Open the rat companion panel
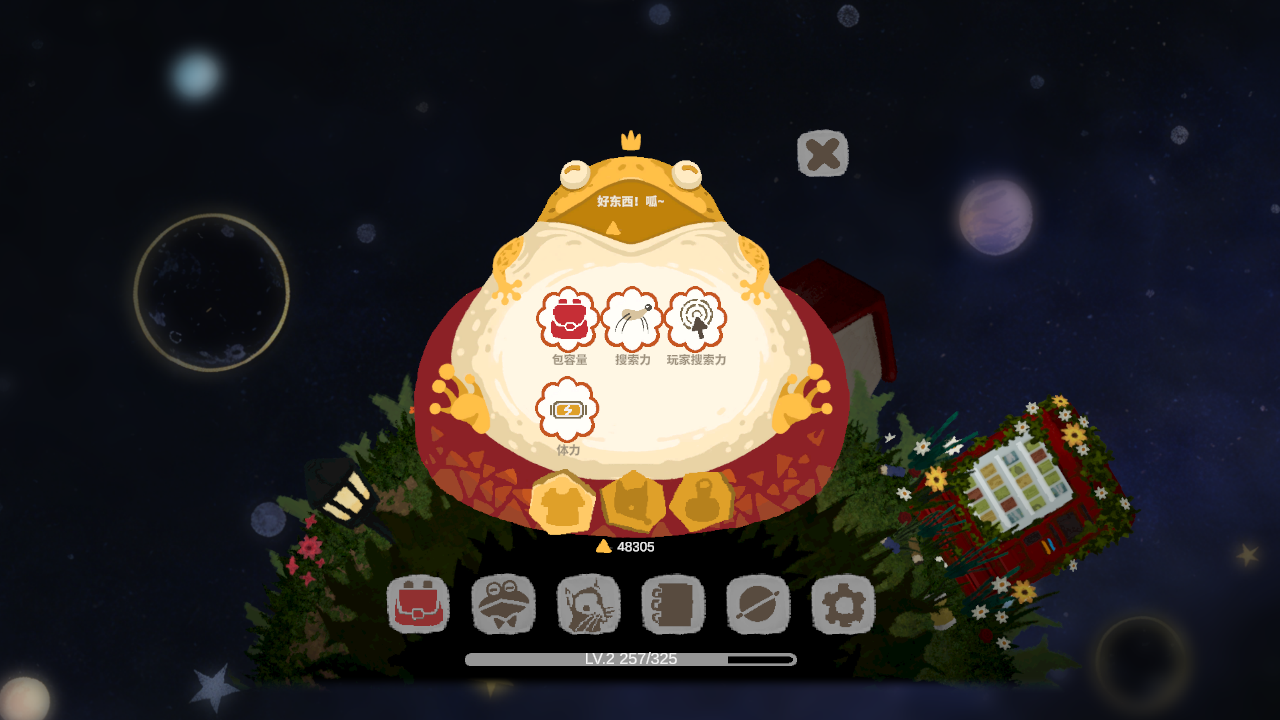The height and width of the screenshot is (720, 1280). pyautogui.click(x=589, y=605)
